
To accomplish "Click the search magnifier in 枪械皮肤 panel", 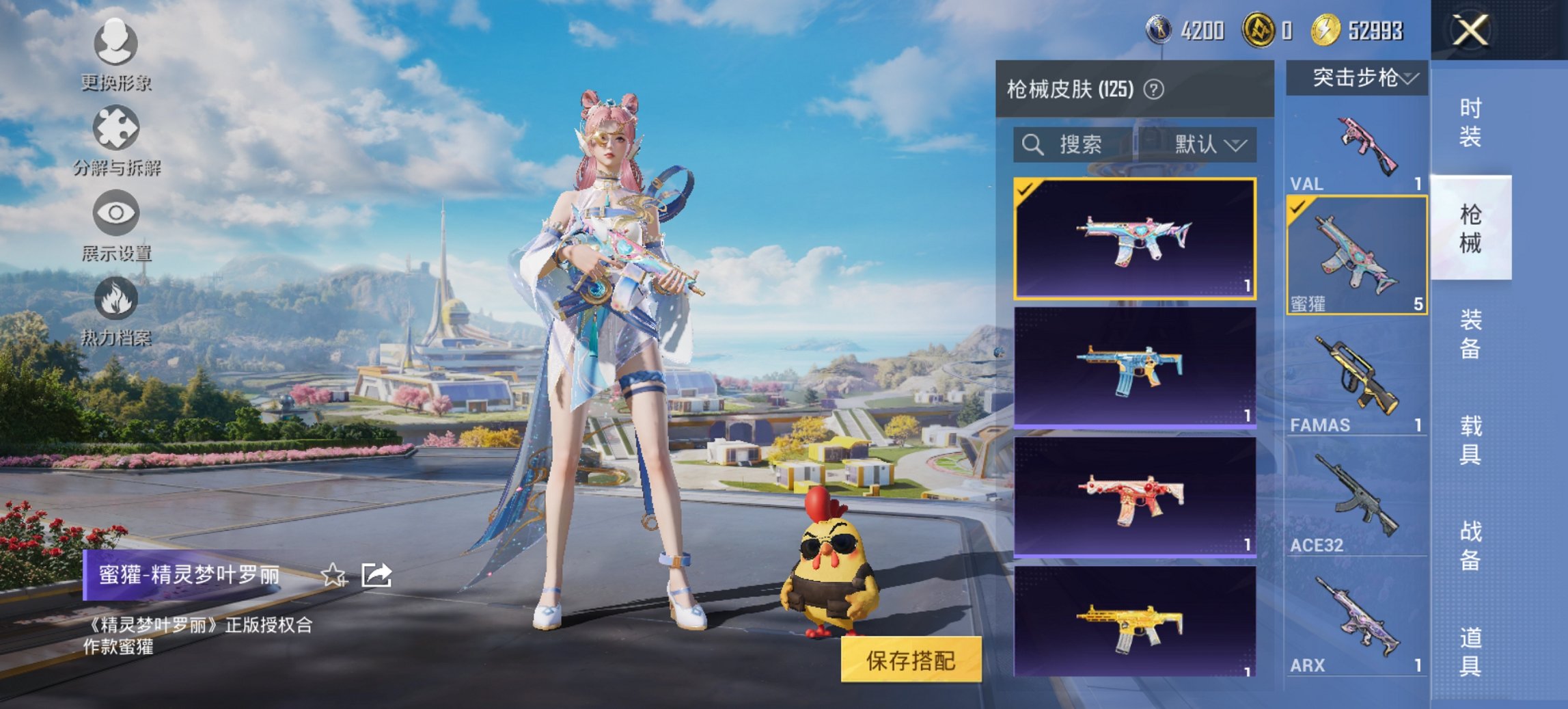I will coord(1033,145).
